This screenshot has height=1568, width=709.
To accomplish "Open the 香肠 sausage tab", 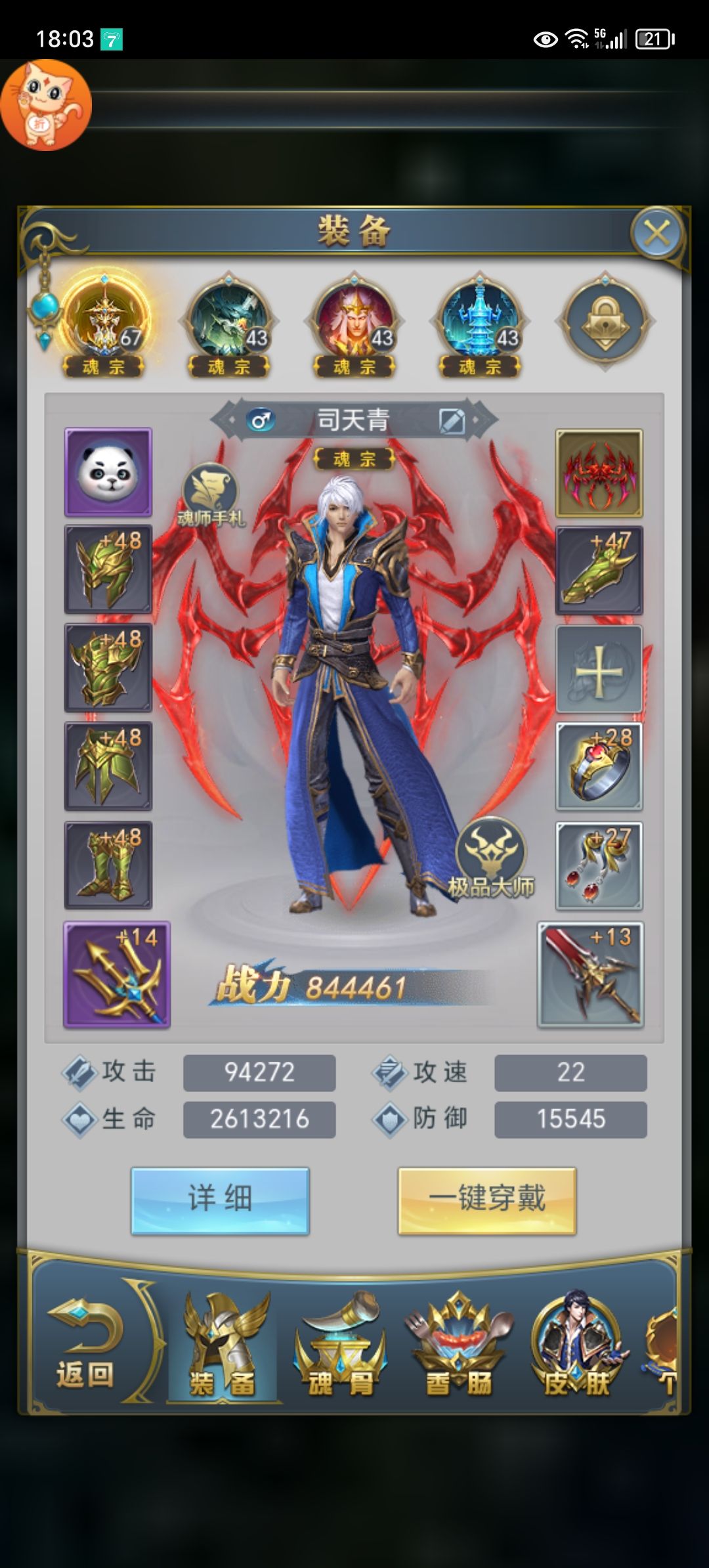I will tap(458, 1347).
